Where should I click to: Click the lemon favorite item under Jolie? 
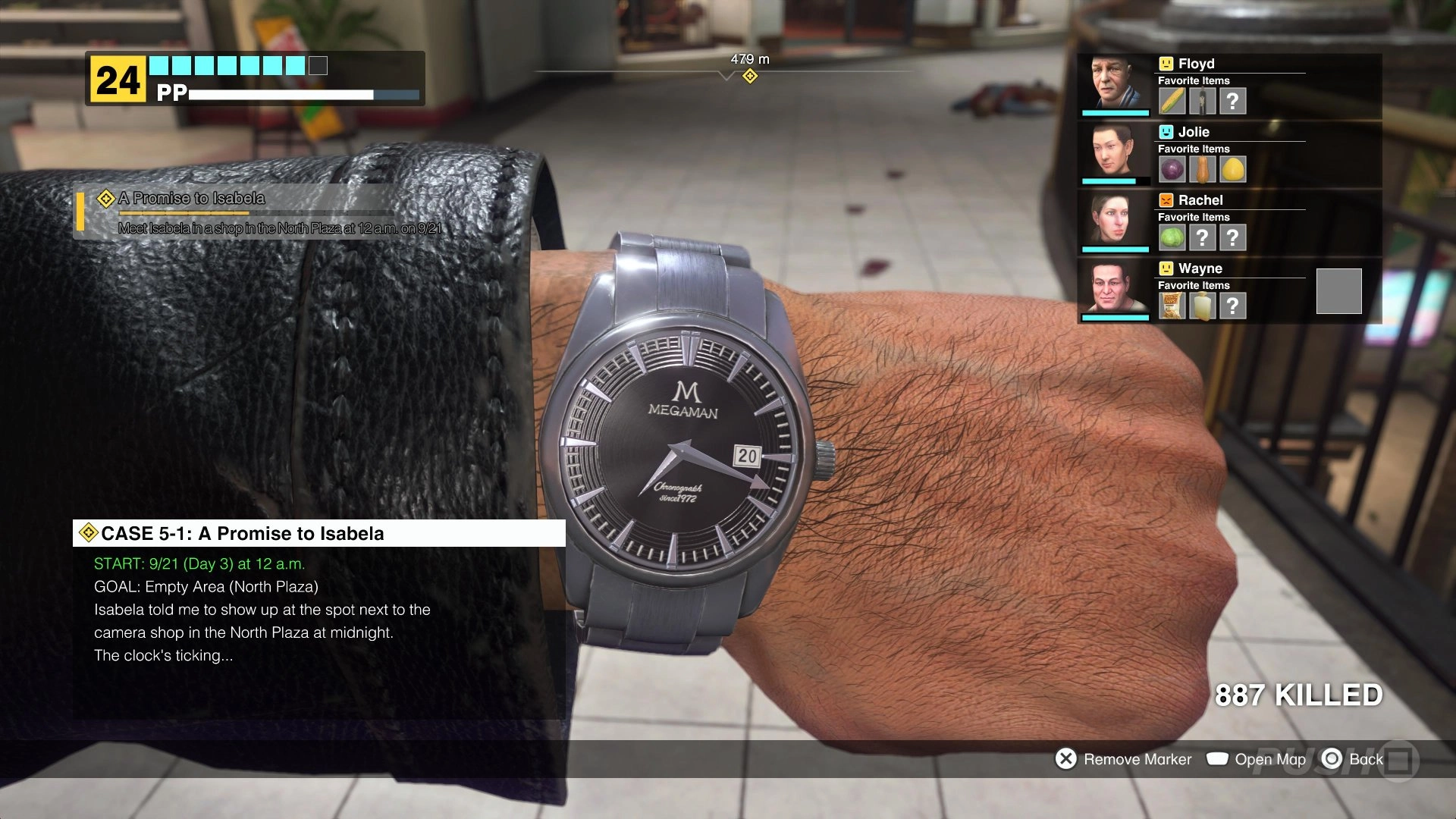[x=1233, y=169]
